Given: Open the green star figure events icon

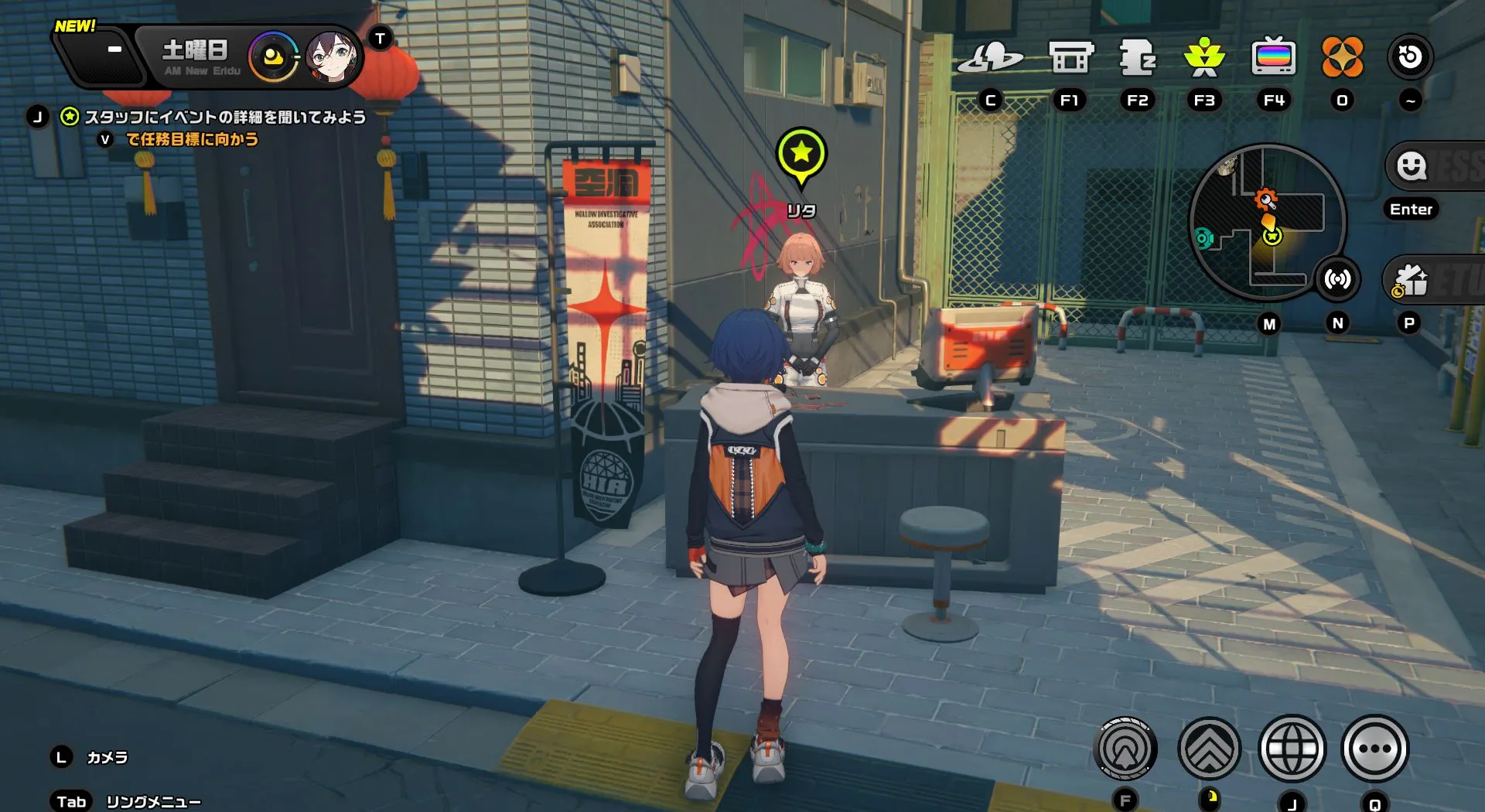Looking at the screenshot, I should click(x=1204, y=57).
